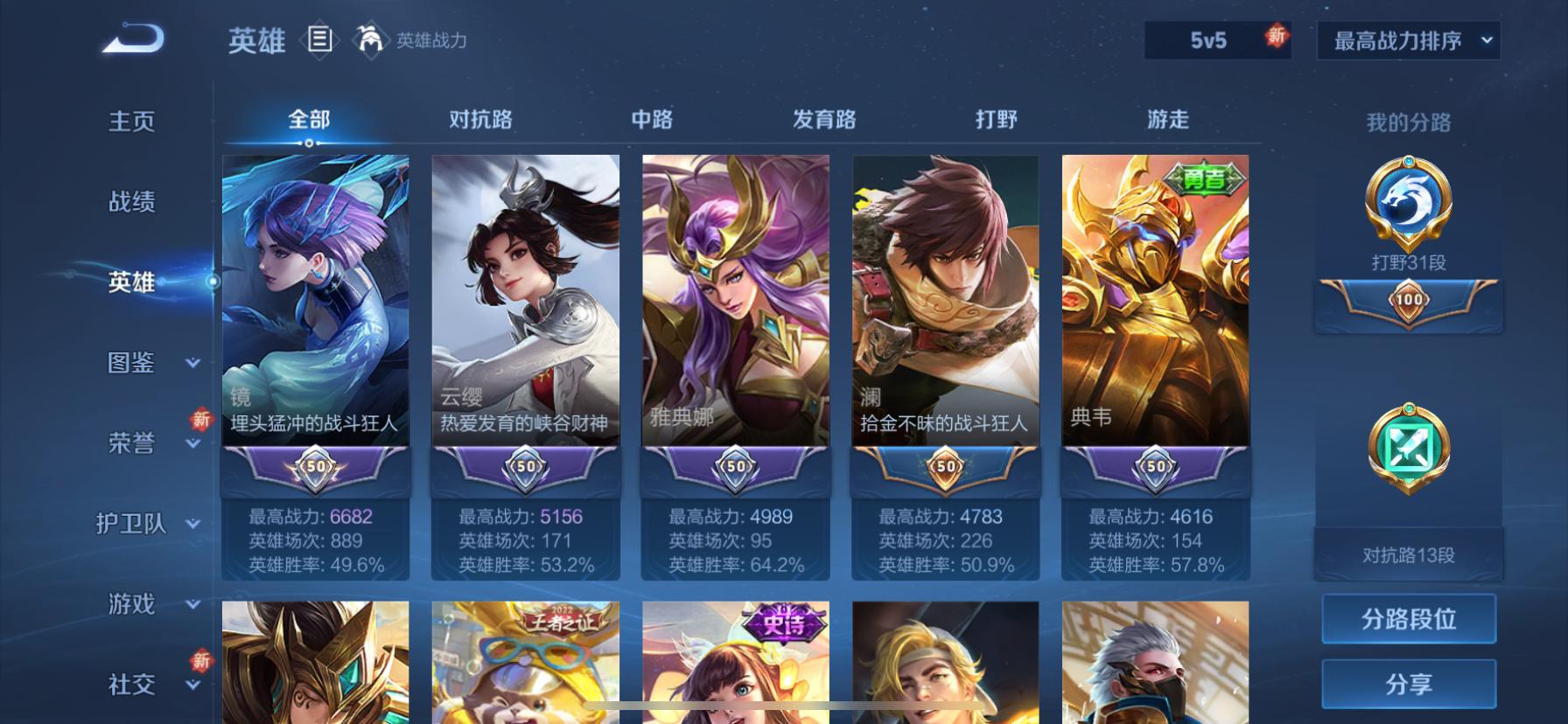Click the 英雄战力 helmet icon
The width and height of the screenshot is (1568, 724).
coord(371,40)
